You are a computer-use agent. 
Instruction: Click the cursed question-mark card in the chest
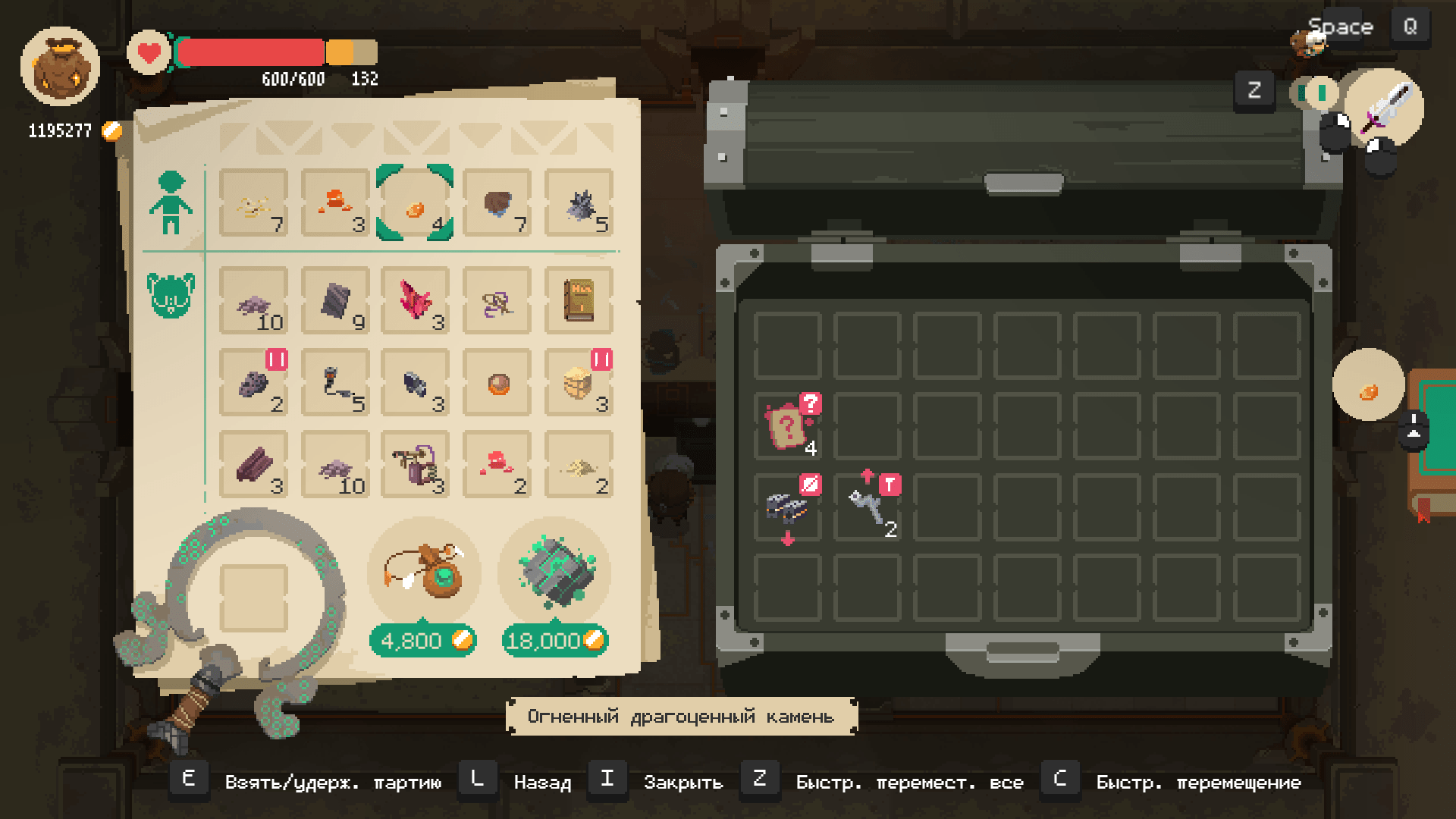coord(786,425)
